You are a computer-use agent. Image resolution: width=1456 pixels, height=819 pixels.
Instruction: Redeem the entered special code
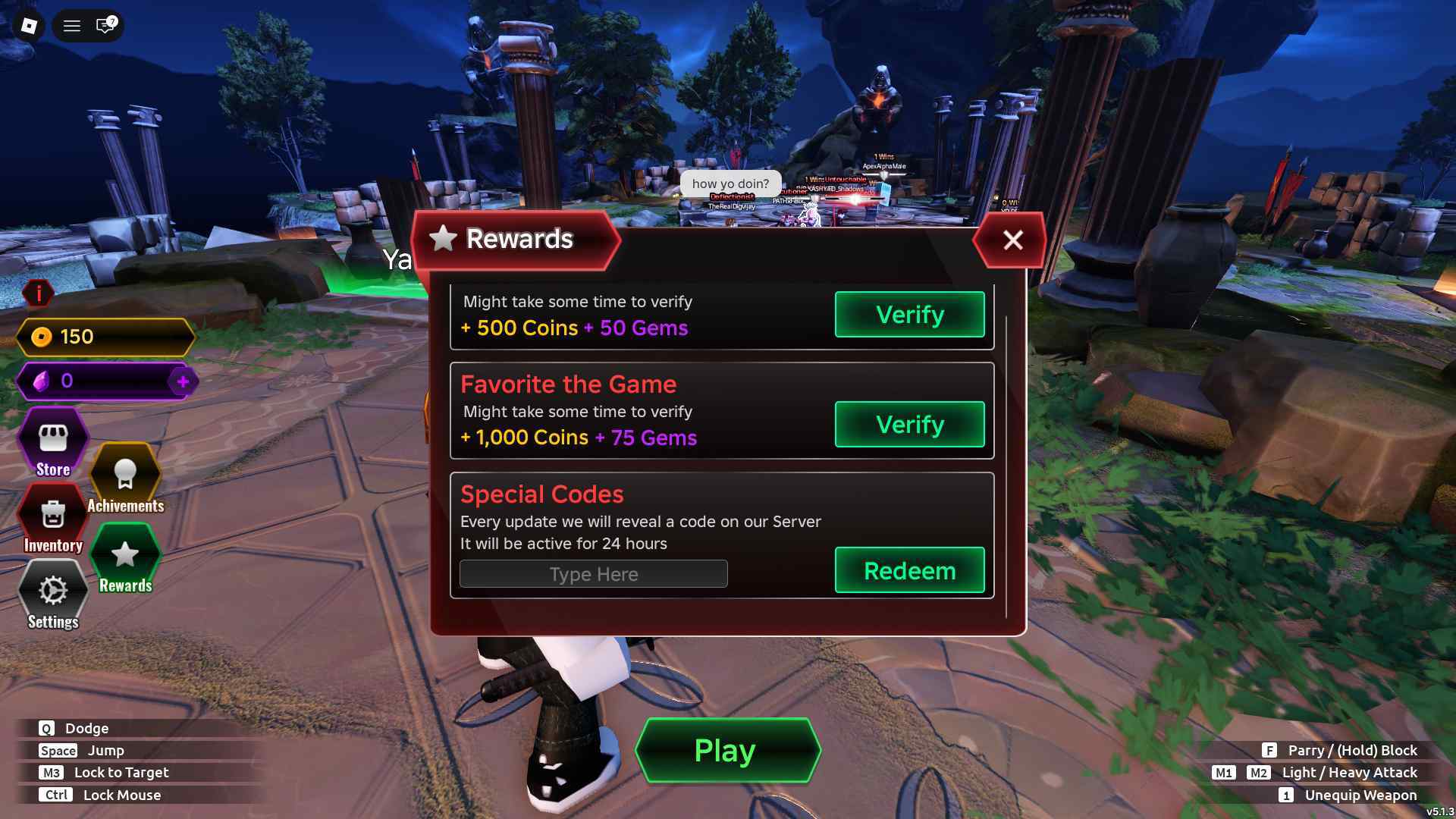point(909,570)
